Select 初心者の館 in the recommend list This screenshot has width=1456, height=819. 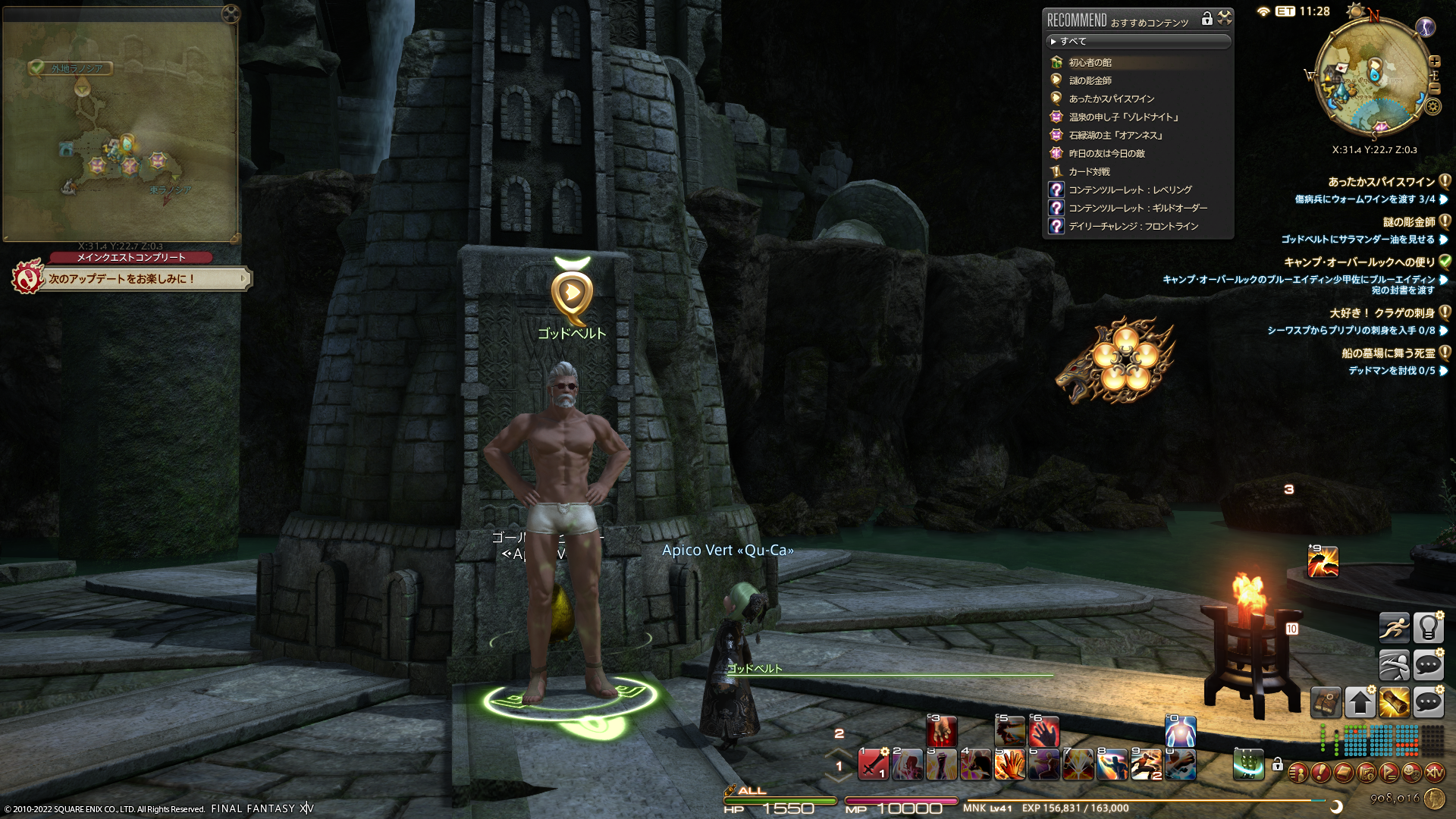1090,62
